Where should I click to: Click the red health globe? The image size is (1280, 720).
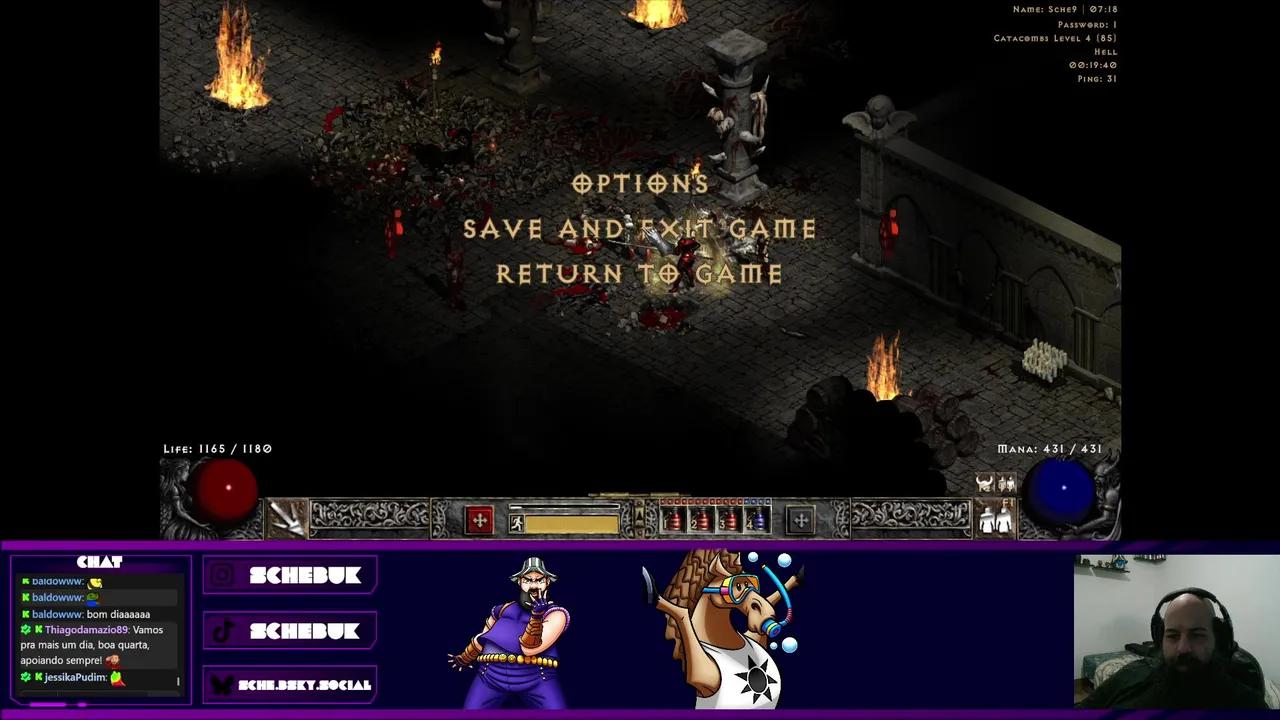coord(228,487)
